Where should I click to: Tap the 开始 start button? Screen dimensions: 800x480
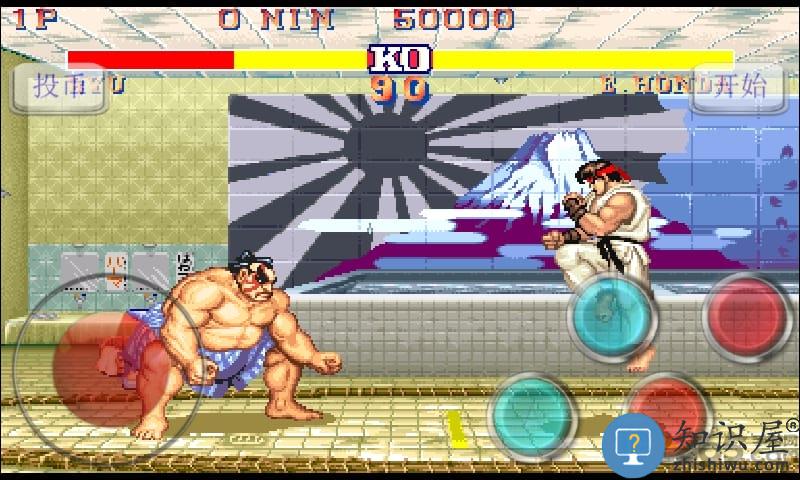point(738,86)
